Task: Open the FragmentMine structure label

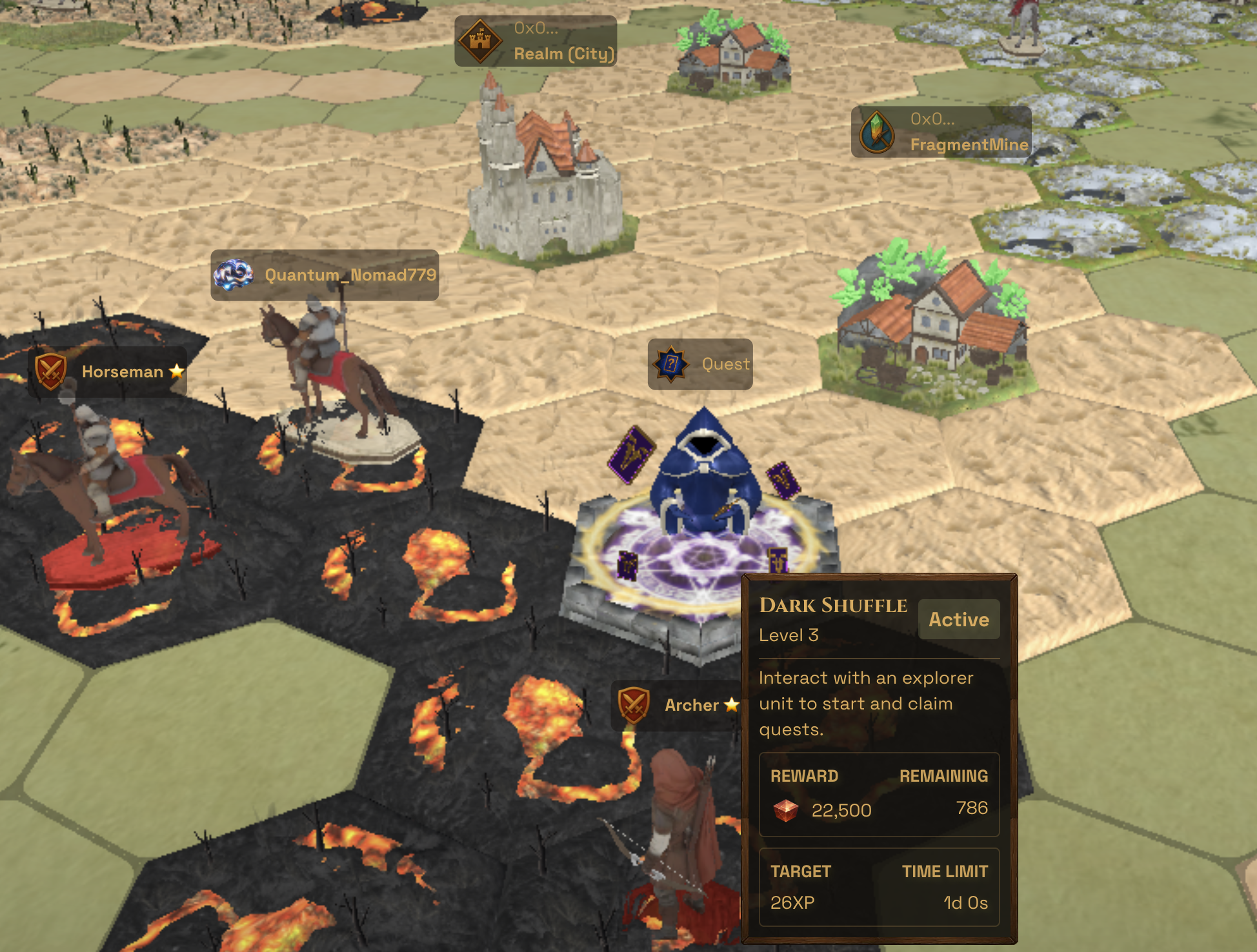Action: pyautogui.click(x=941, y=132)
